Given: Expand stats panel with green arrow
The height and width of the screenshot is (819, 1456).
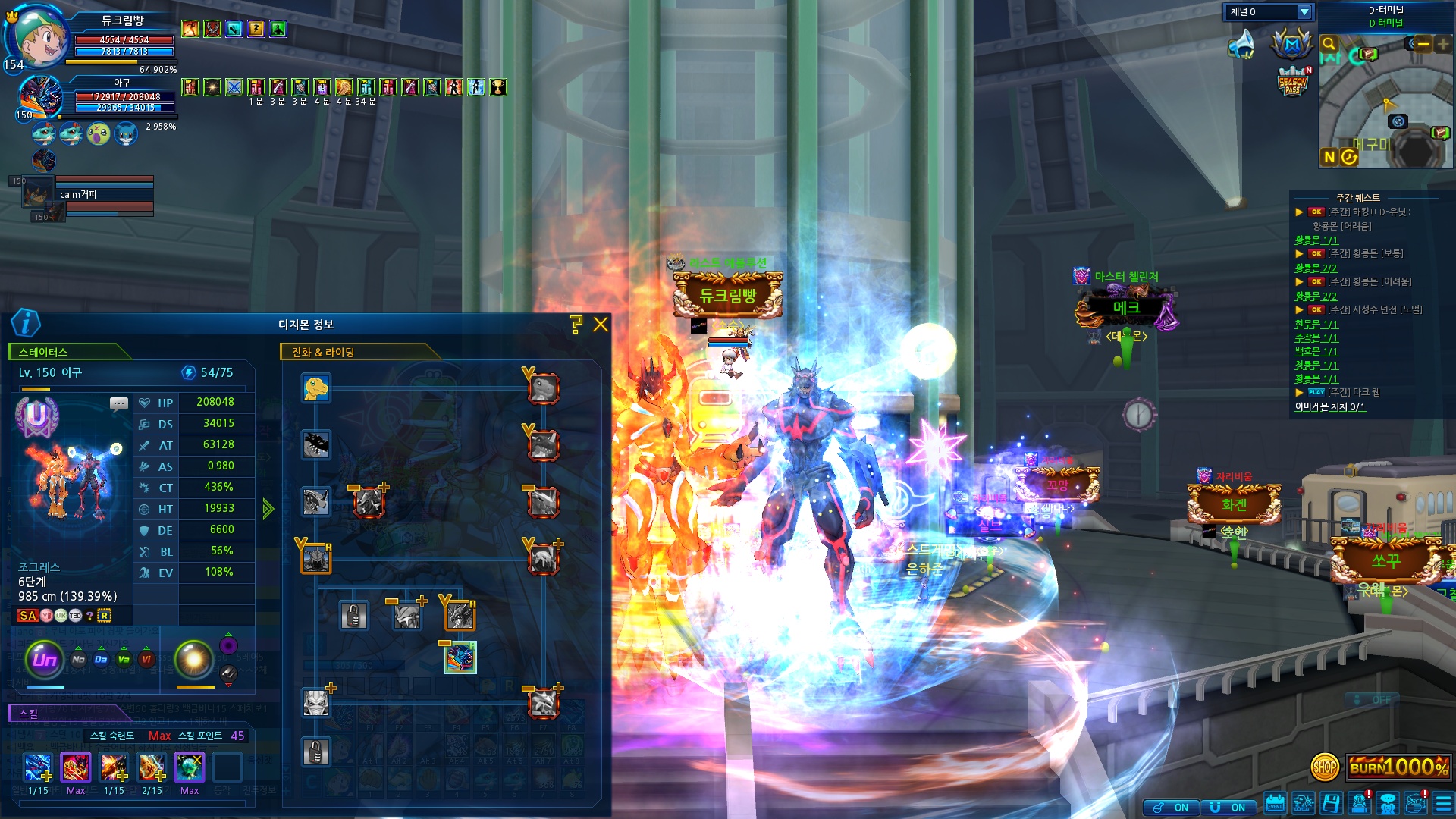Looking at the screenshot, I should (x=268, y=508).
